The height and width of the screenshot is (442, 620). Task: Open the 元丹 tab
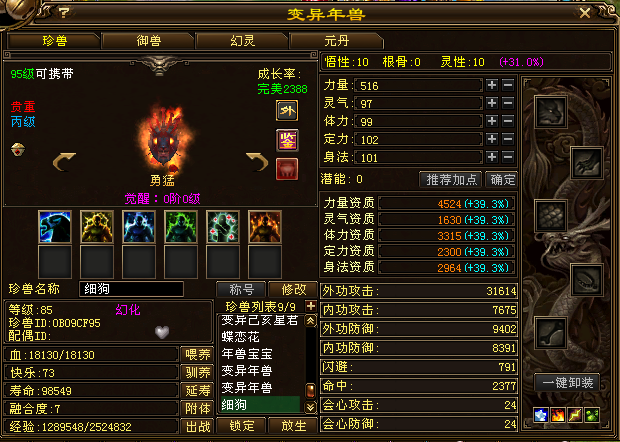pyautogui.click(x=337, y=41)
